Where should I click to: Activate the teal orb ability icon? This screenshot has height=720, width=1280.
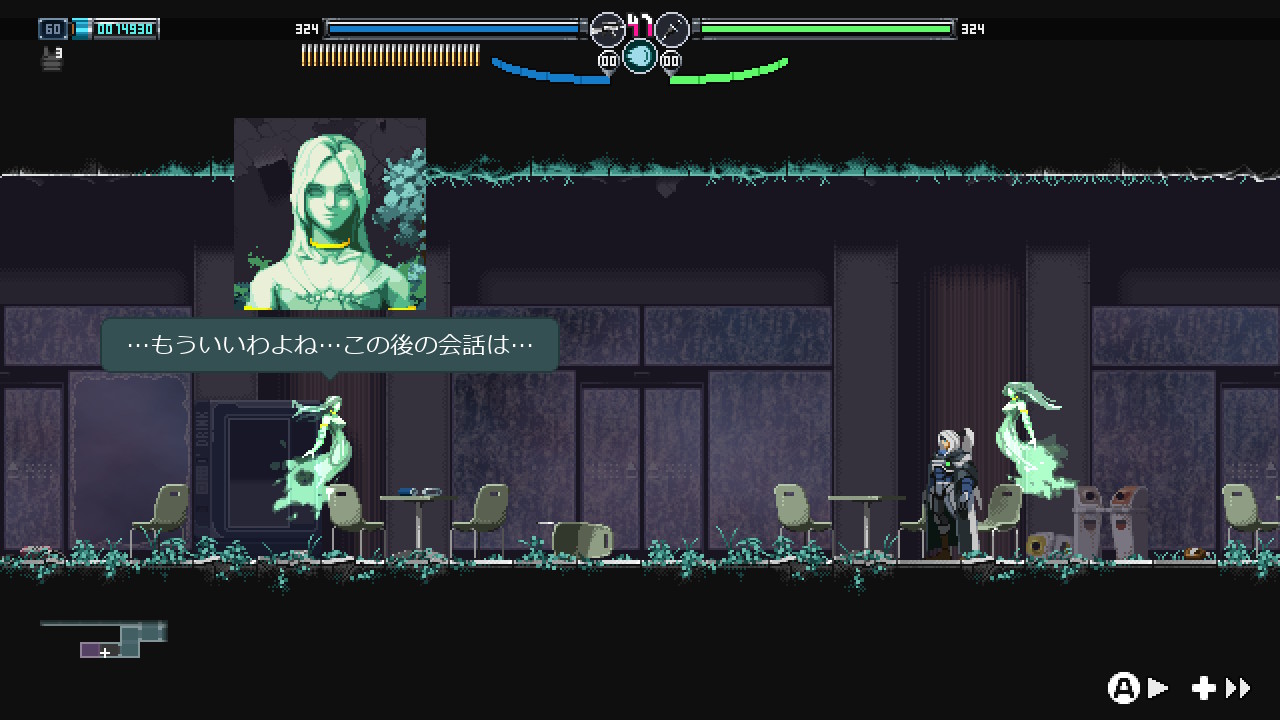pyautogui.click(x=640, y=56)
